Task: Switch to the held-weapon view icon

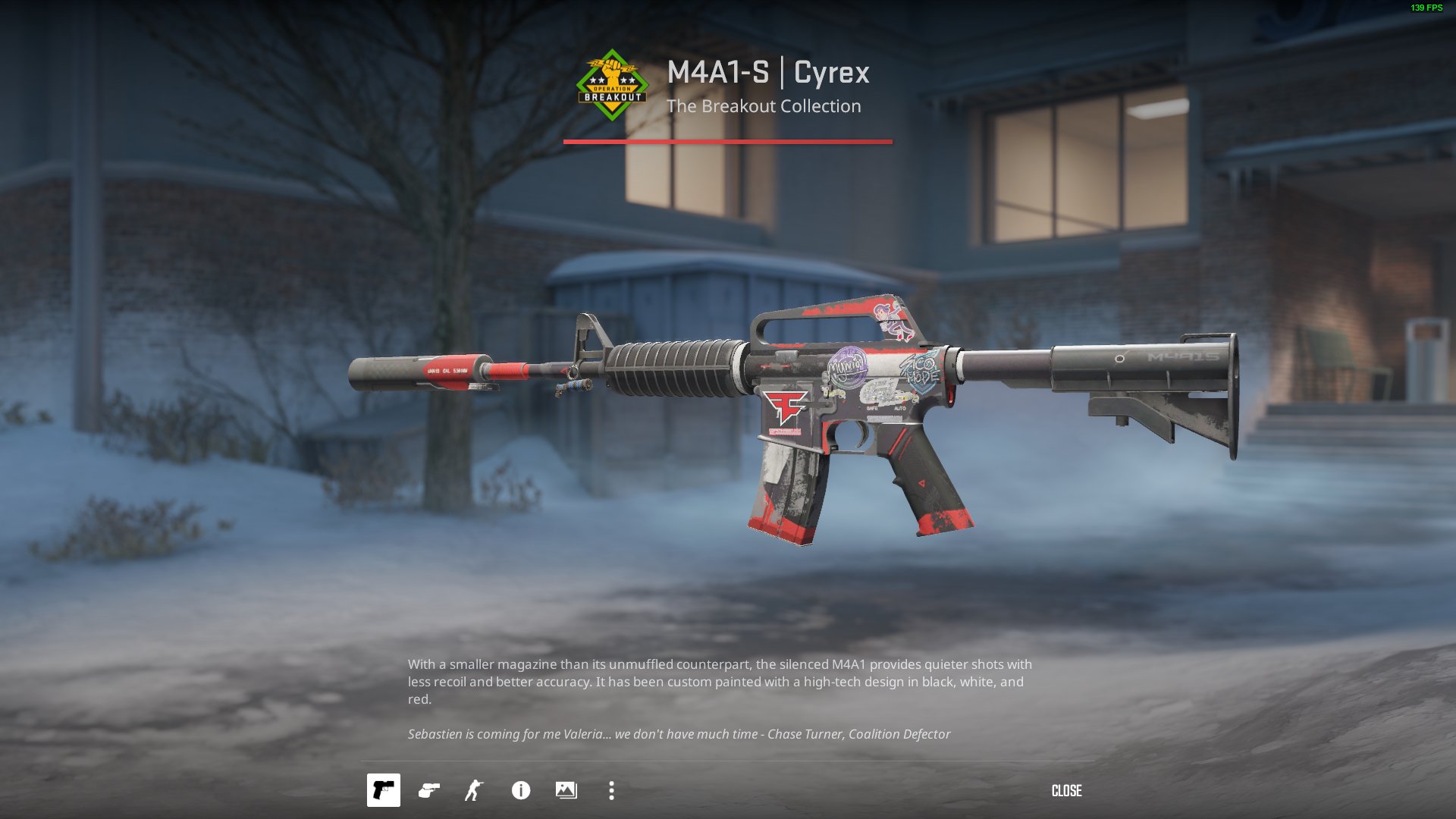Action: (428, 791)
